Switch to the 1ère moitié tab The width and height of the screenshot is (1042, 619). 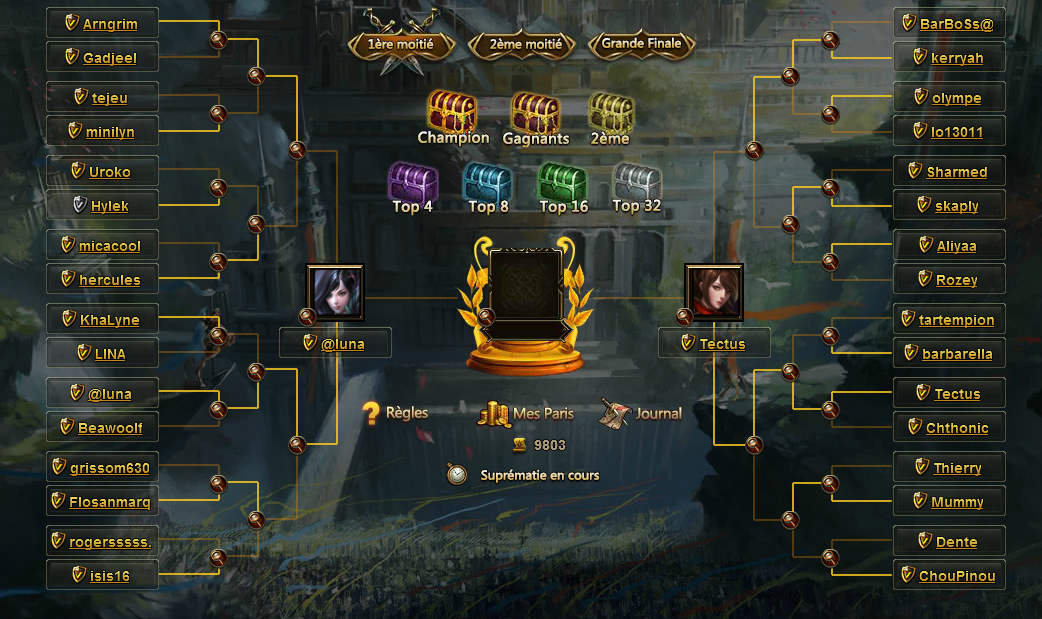point(401,45)
